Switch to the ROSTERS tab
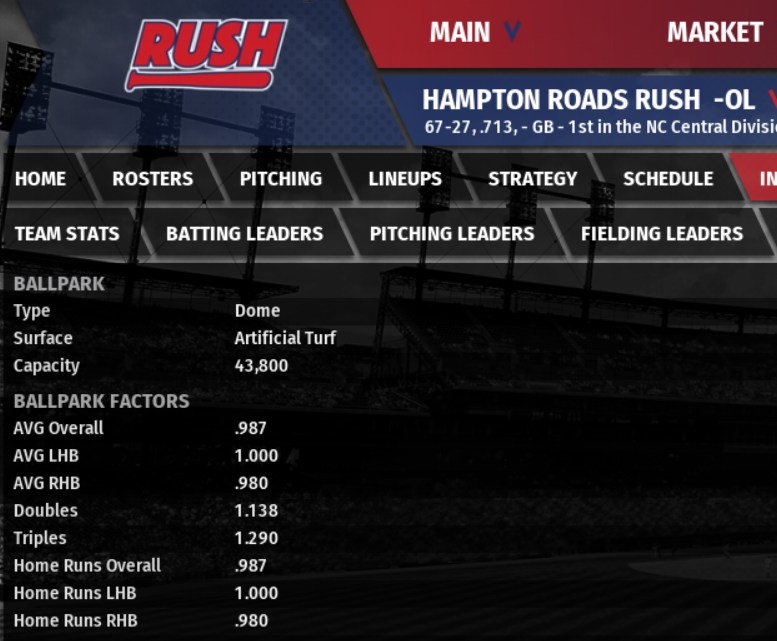 coord(152,179)
